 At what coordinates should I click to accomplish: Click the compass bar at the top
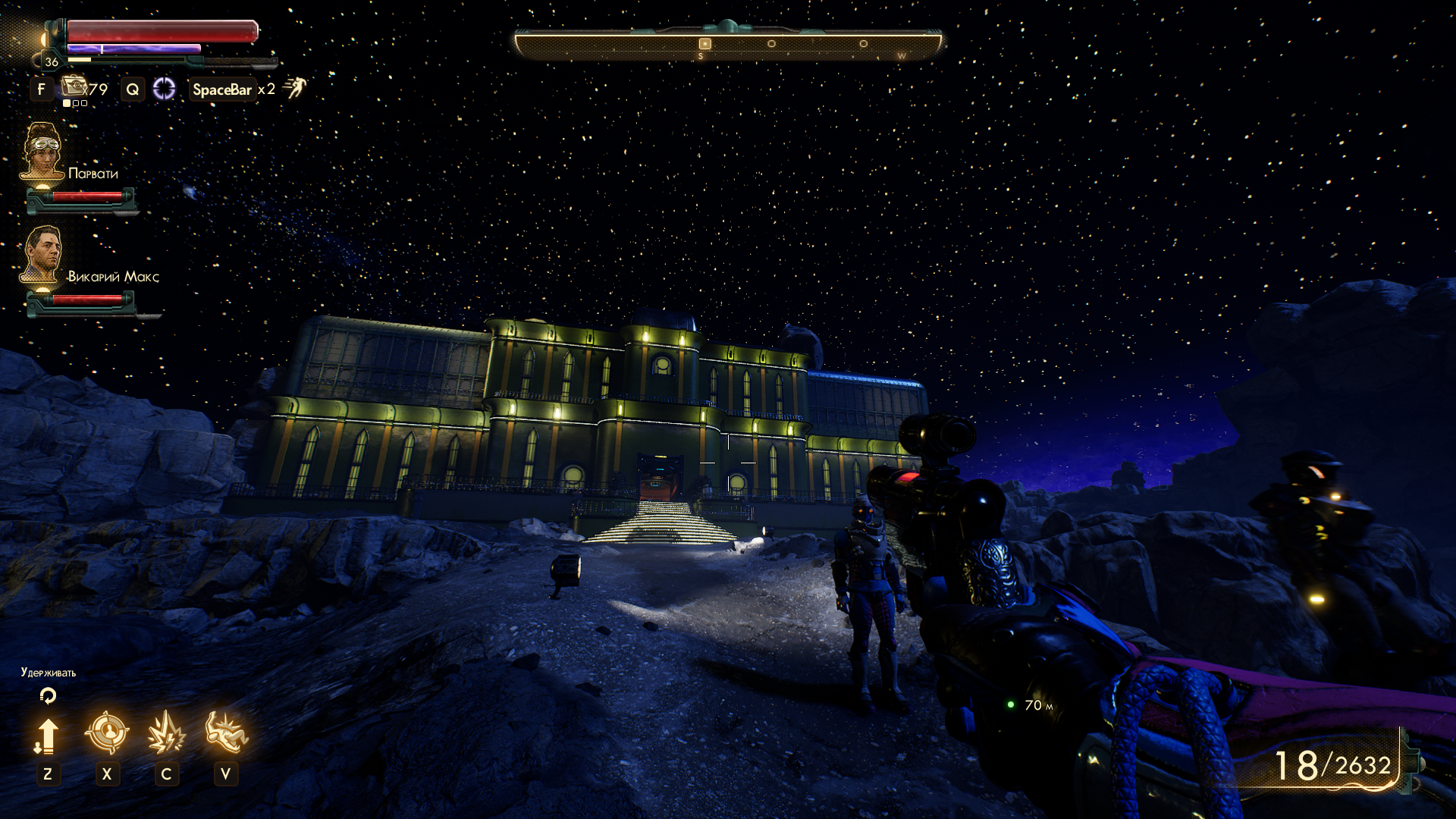(x=728, y=44)
